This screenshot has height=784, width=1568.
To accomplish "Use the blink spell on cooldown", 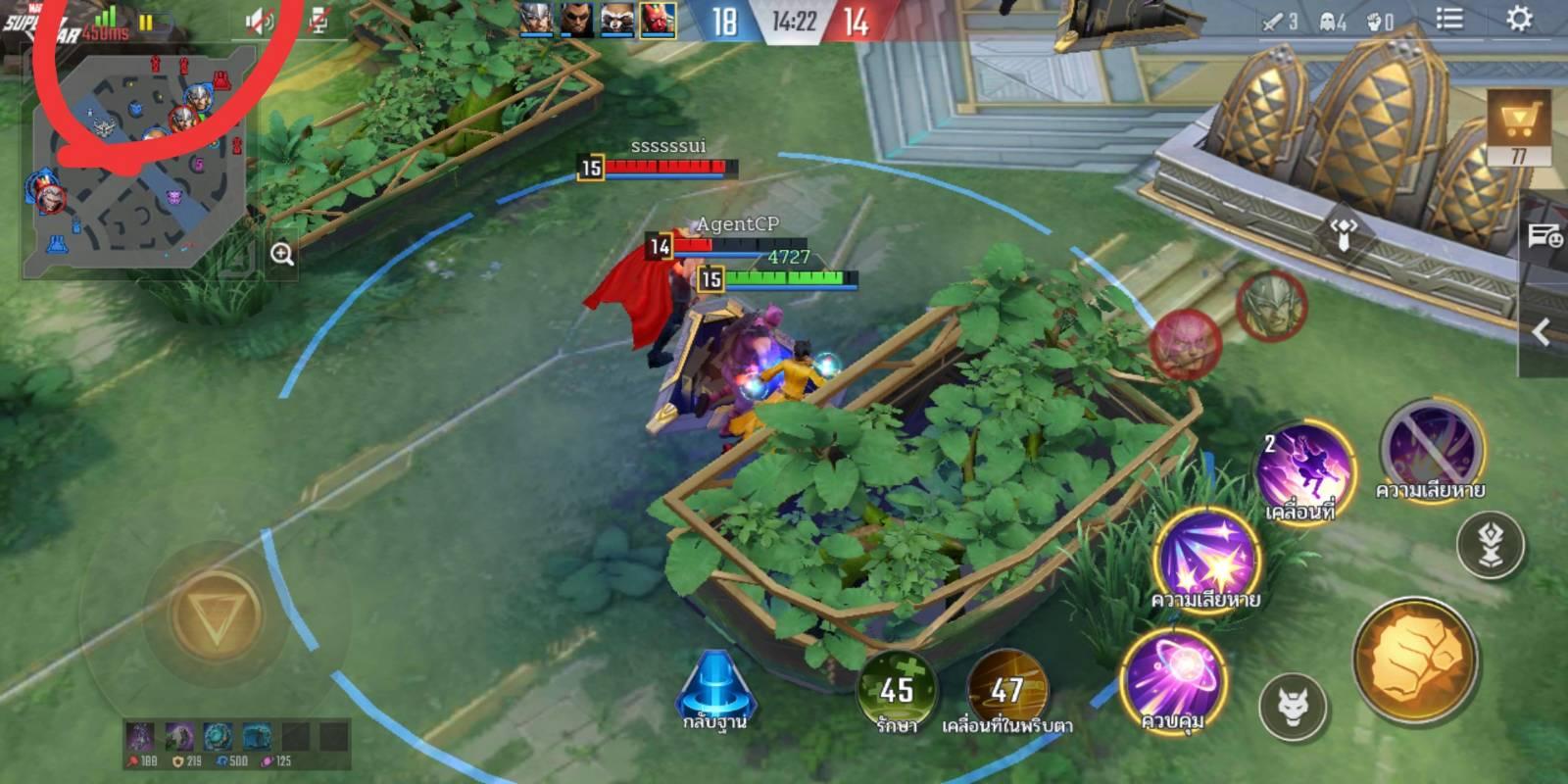I will click(1007, 689).
